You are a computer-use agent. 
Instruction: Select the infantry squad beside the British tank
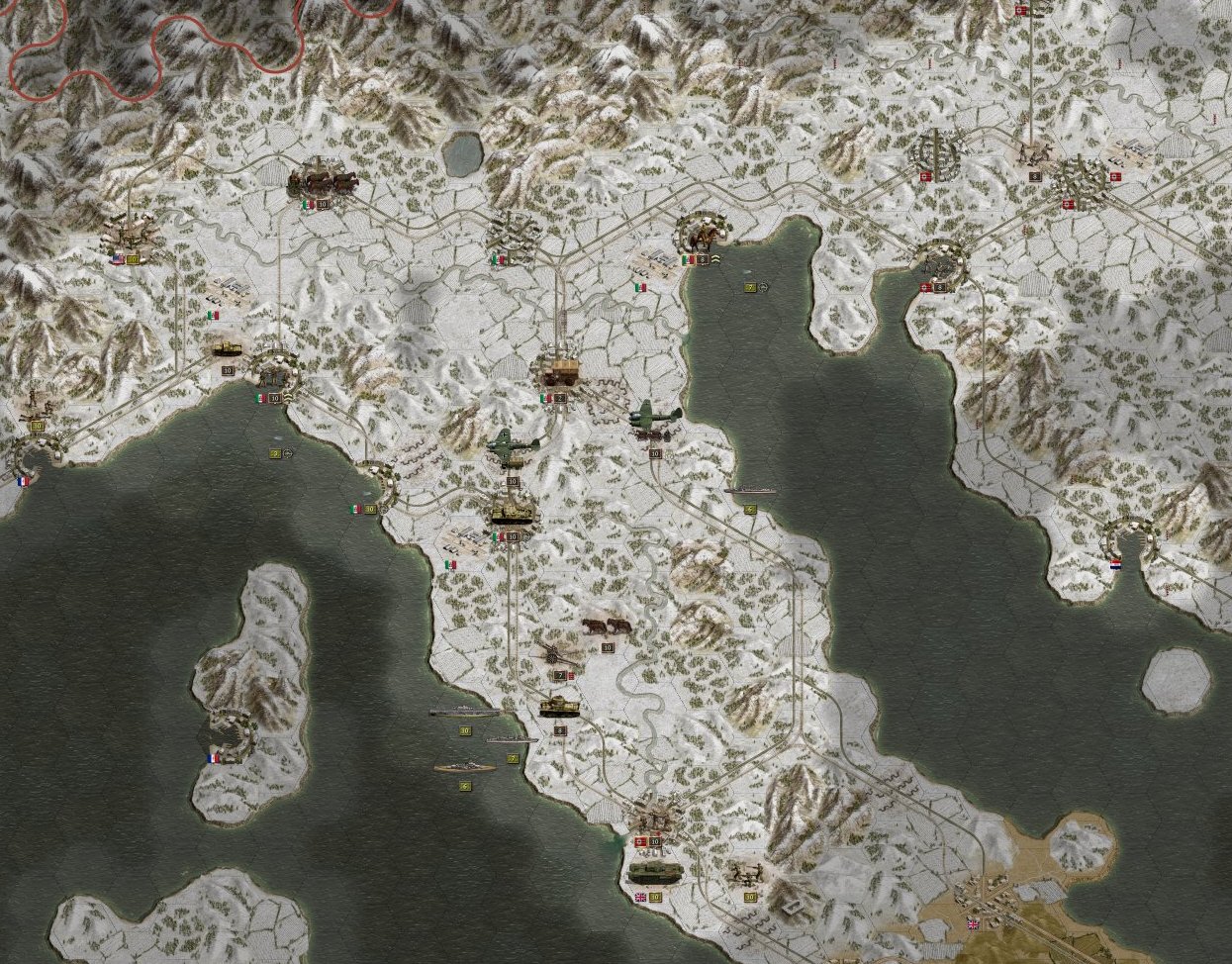point(745,874)
